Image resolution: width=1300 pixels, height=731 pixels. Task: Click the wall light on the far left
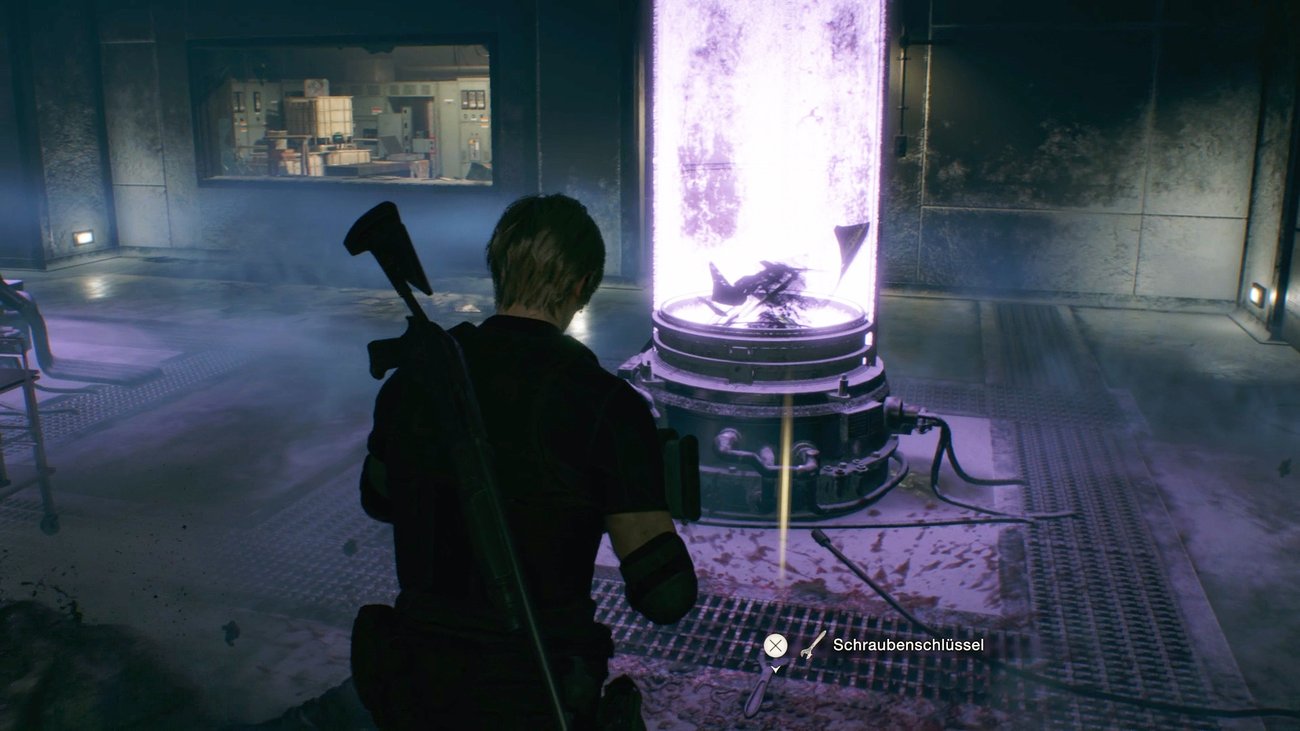(85, 234)
